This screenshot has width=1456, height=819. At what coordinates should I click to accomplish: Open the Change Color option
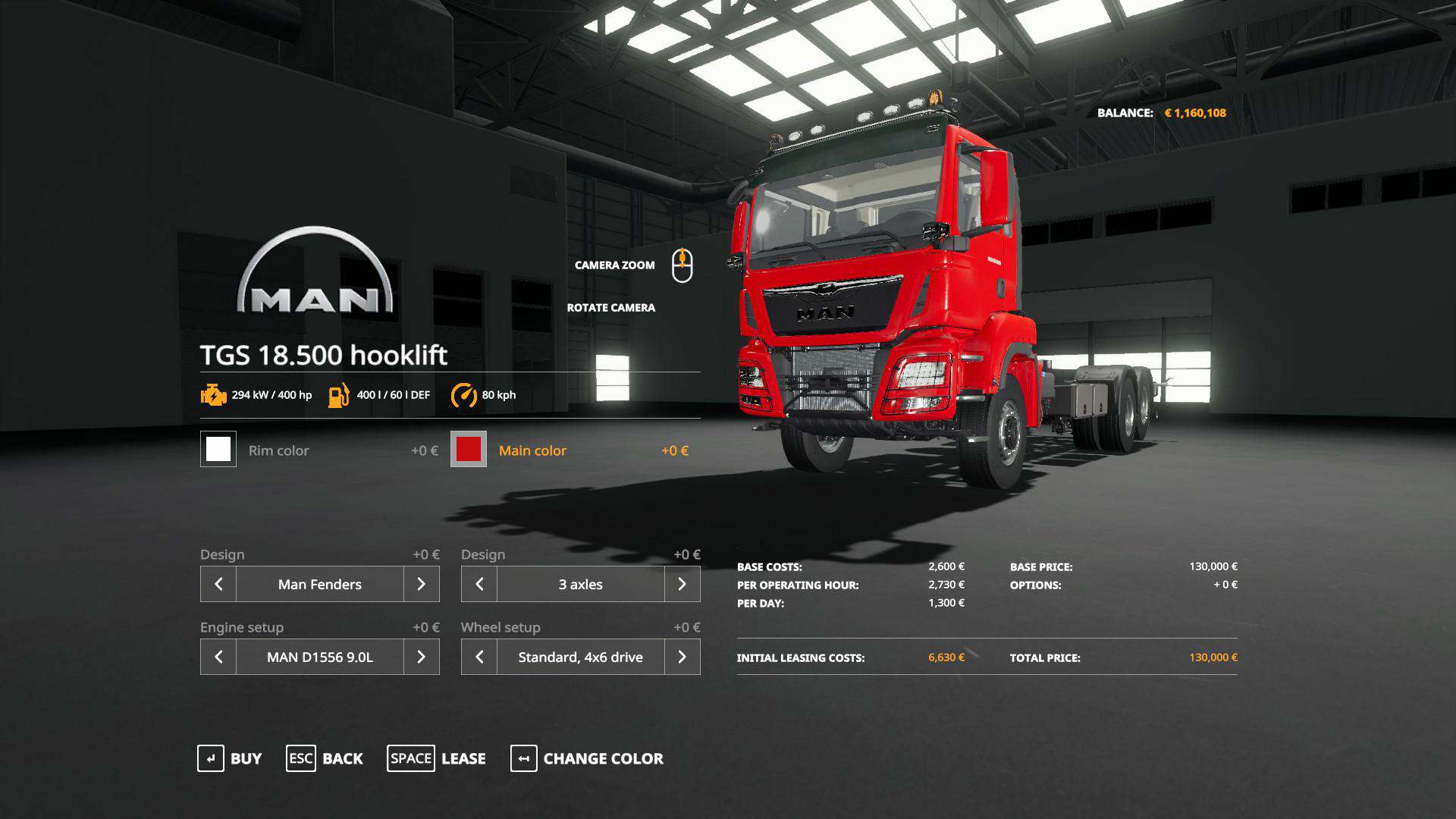coord(587,758)
